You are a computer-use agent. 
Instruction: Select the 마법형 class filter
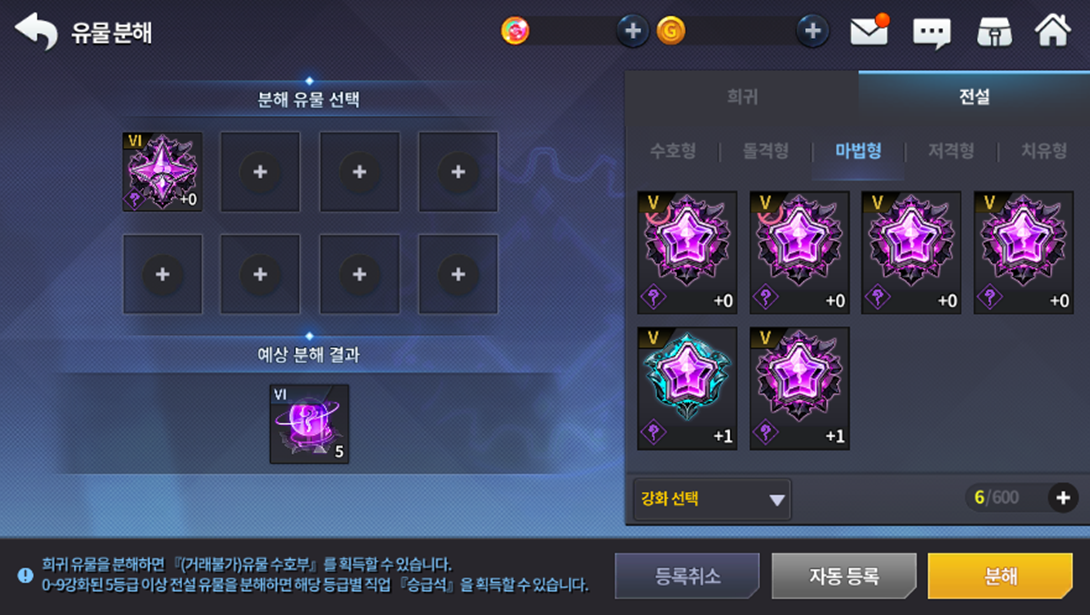click(x=858, y=151)
